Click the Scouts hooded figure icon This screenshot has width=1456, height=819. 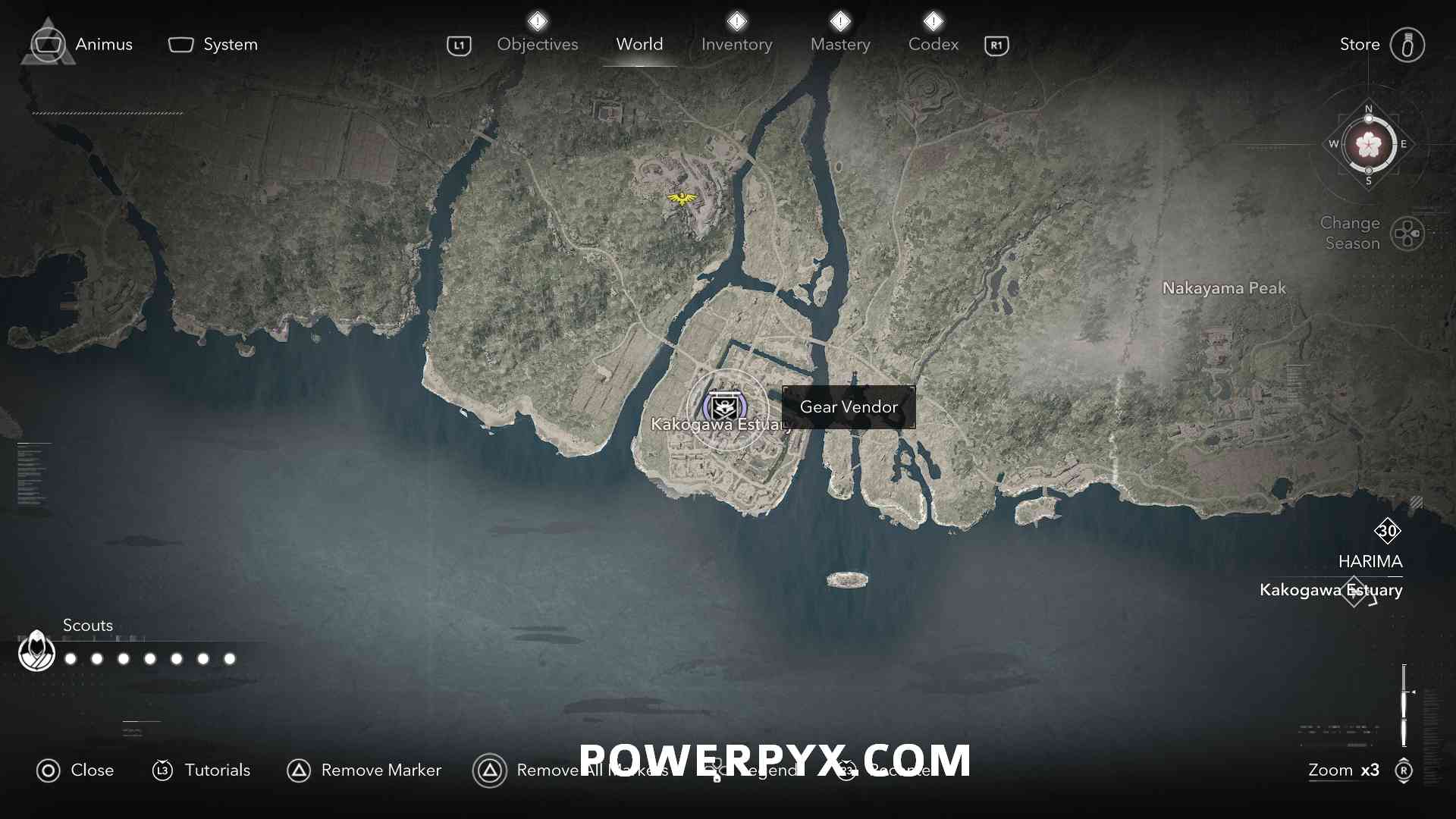point(36,651)
